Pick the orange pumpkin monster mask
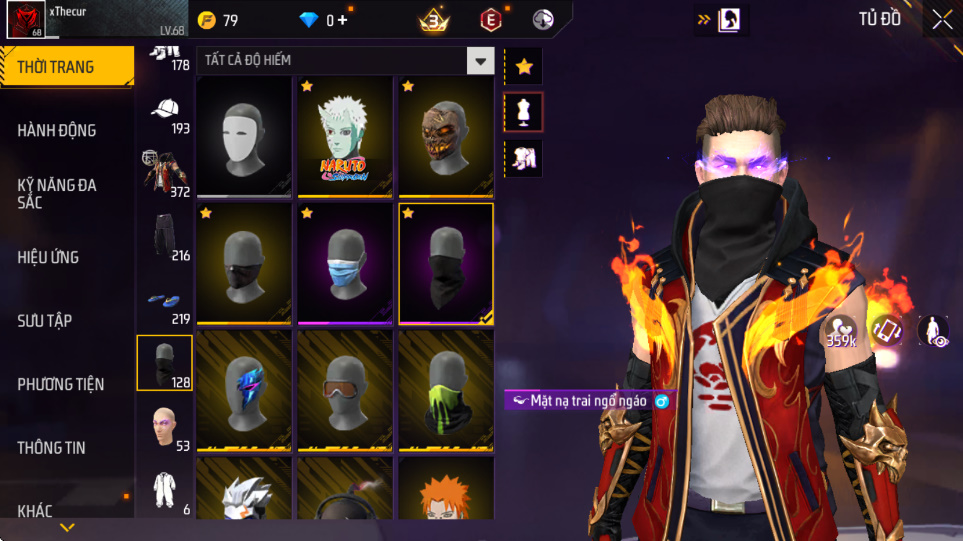This screenshot has width=963, height=541. 446,137
